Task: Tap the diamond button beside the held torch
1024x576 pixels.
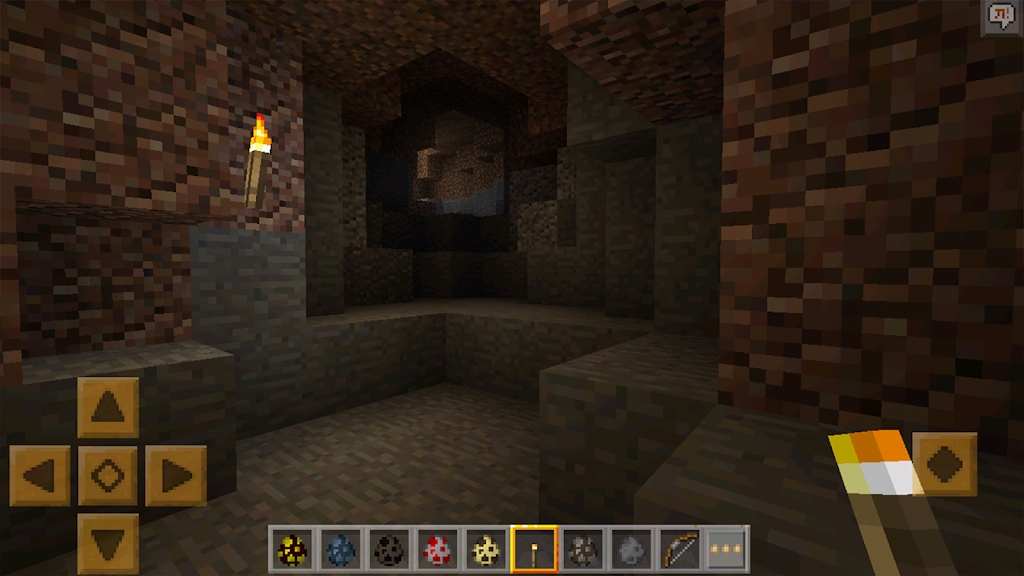Action: tap(945, 463)
